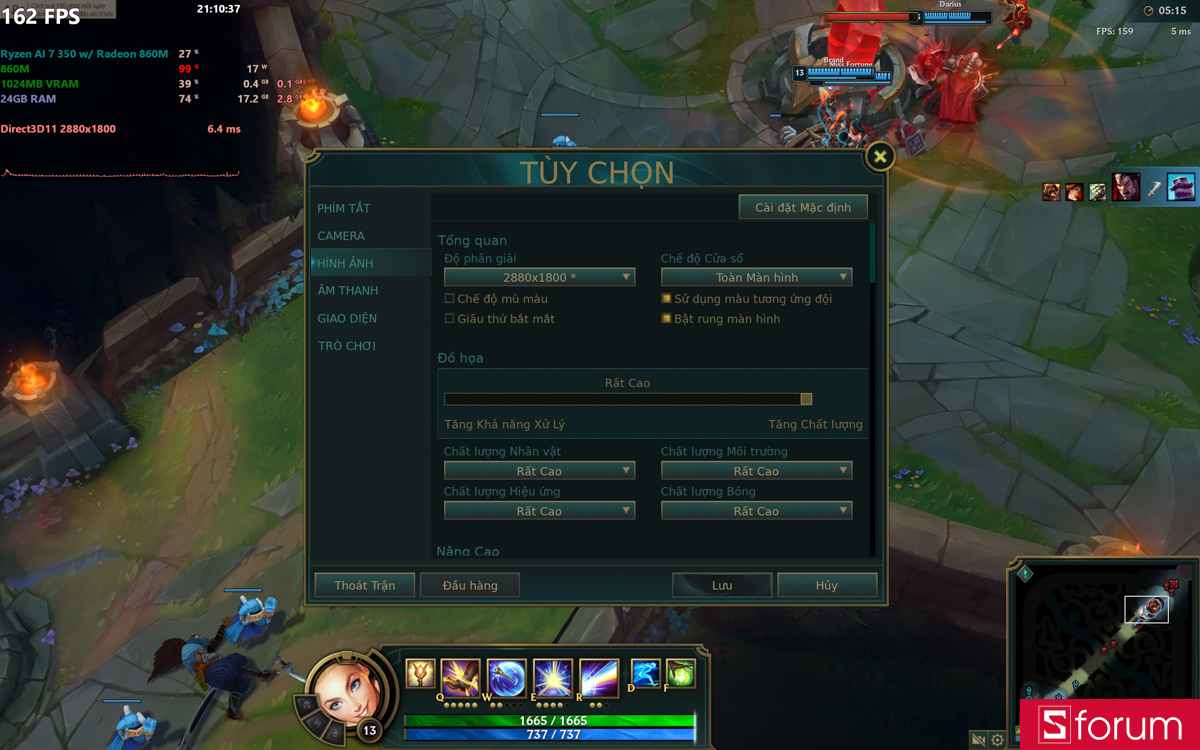Image resolution: width=1200 pixels, height=750 pixels.
Task: Switch to the PHÍM TẮT tab
Action: pos(344,208)
